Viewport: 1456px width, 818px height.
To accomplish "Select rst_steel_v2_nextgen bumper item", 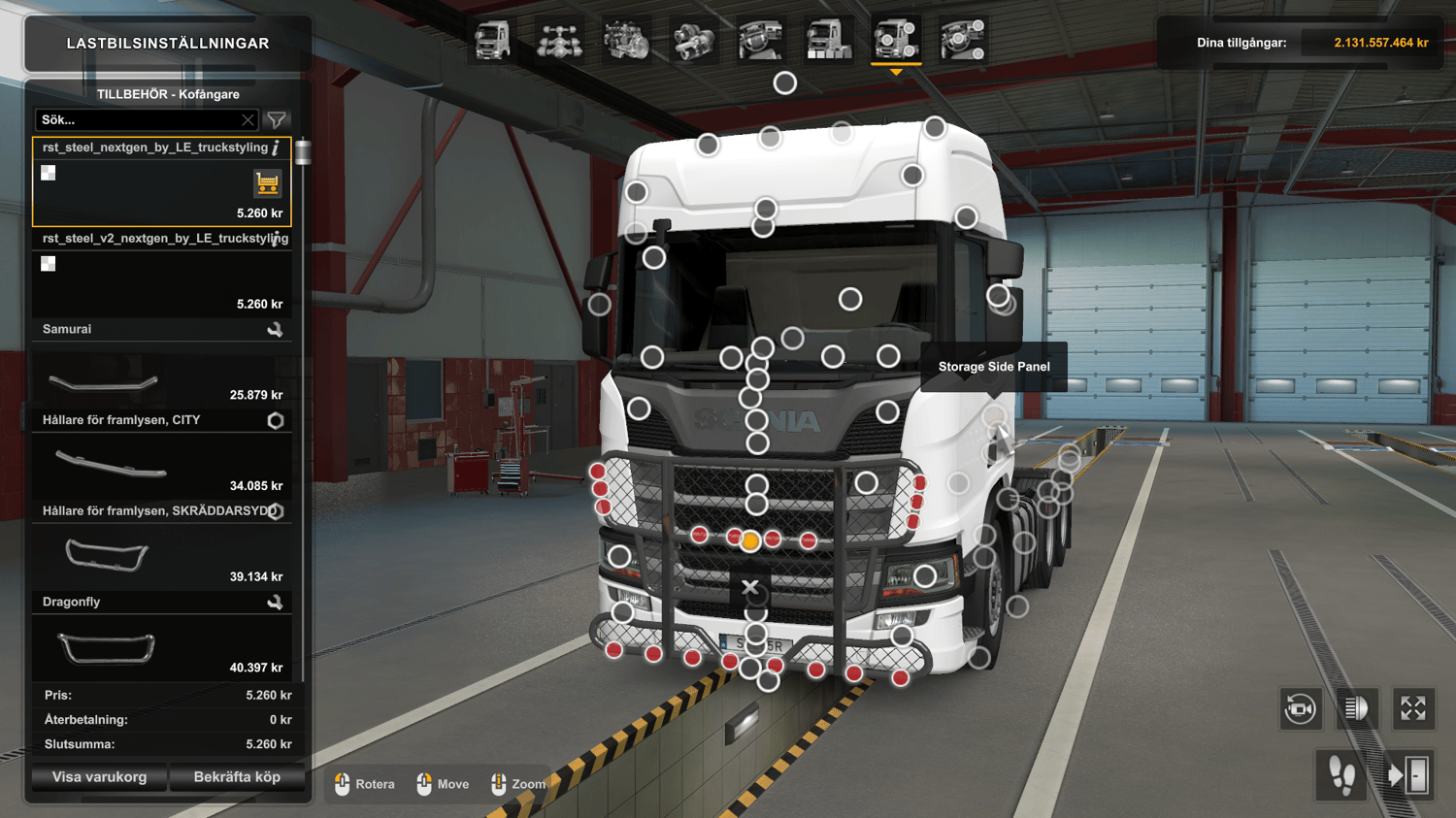I will tap(161, 272).
